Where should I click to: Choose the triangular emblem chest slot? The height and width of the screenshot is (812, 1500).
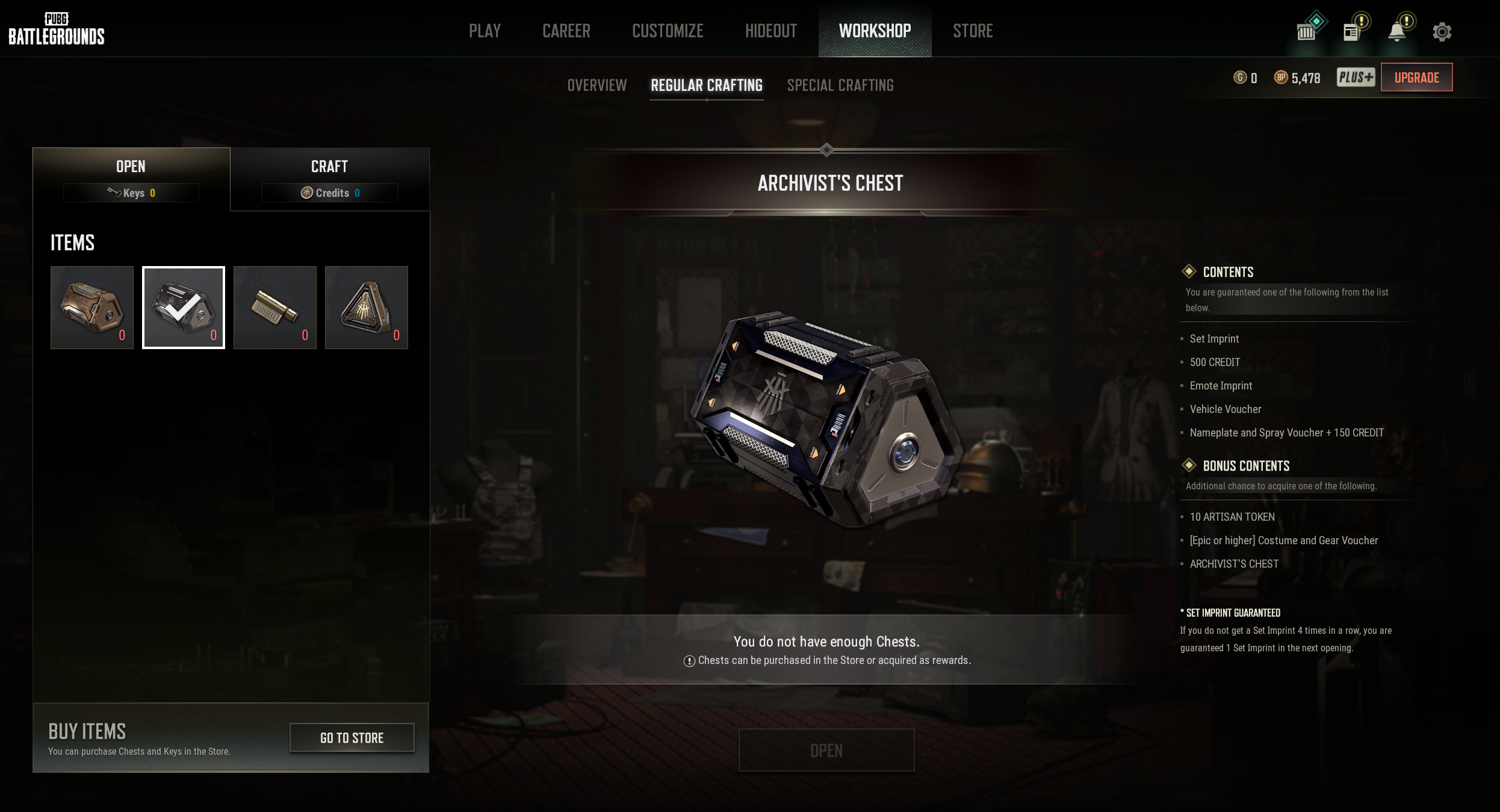367,308
